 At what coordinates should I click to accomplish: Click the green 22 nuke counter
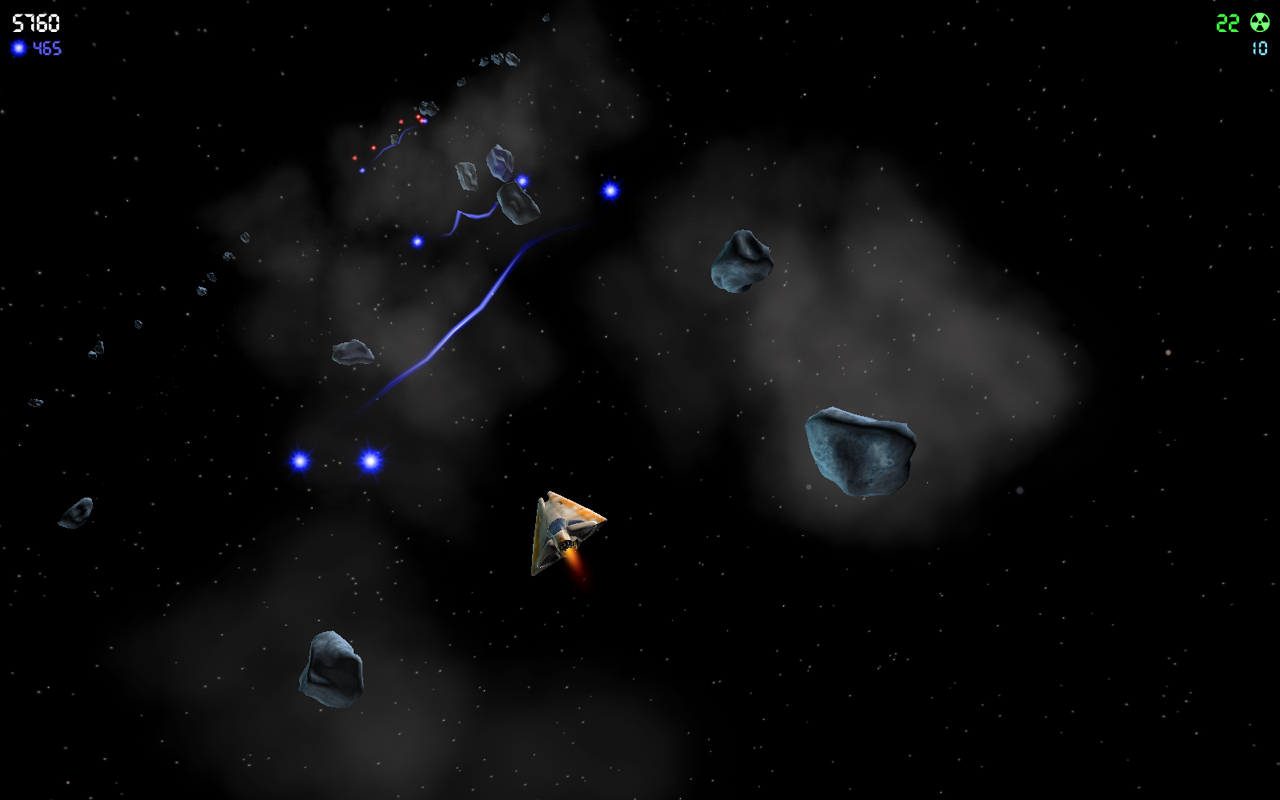(x=1226, y=22)
